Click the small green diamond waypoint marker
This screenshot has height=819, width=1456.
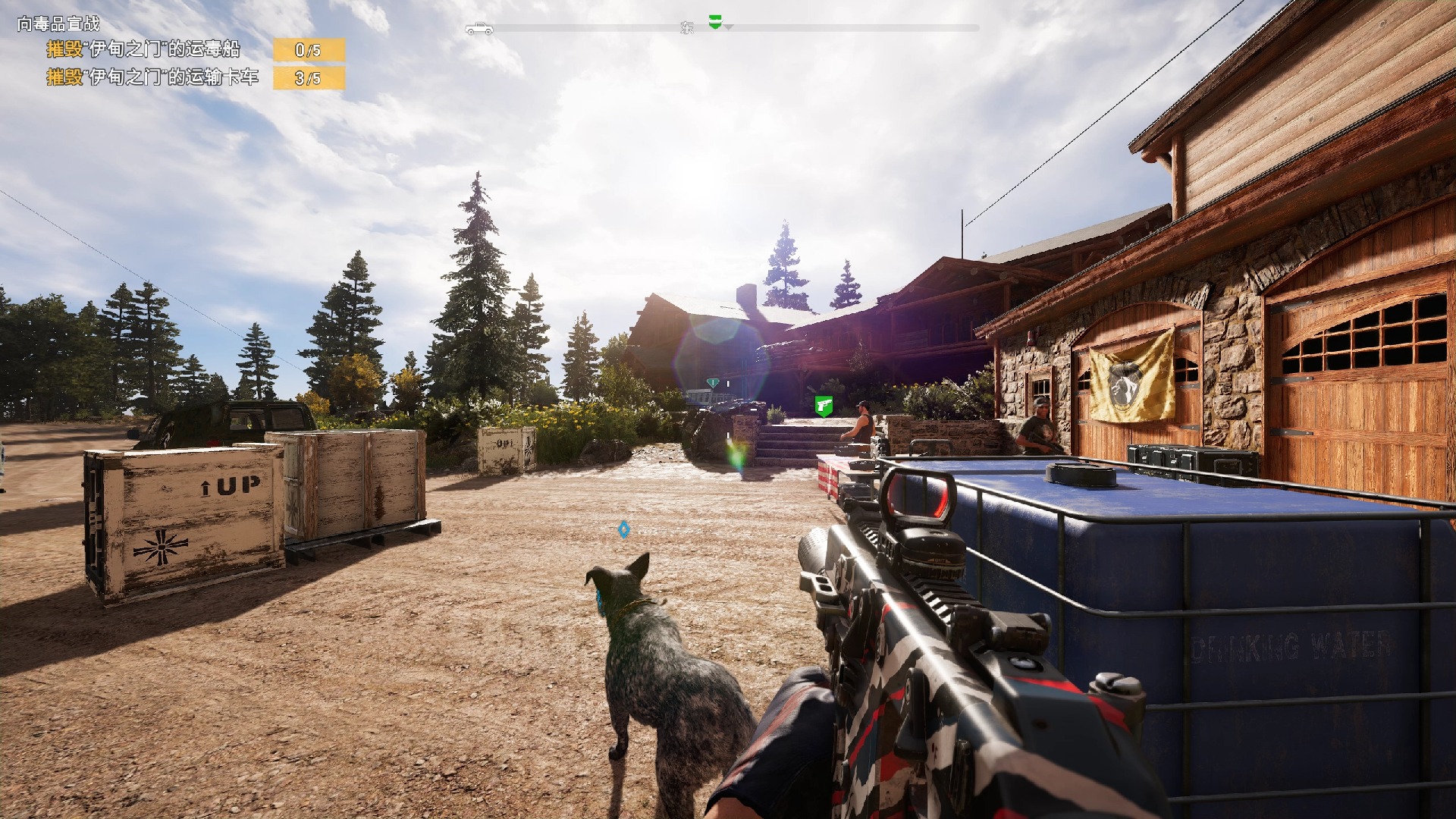click(712, 383)
